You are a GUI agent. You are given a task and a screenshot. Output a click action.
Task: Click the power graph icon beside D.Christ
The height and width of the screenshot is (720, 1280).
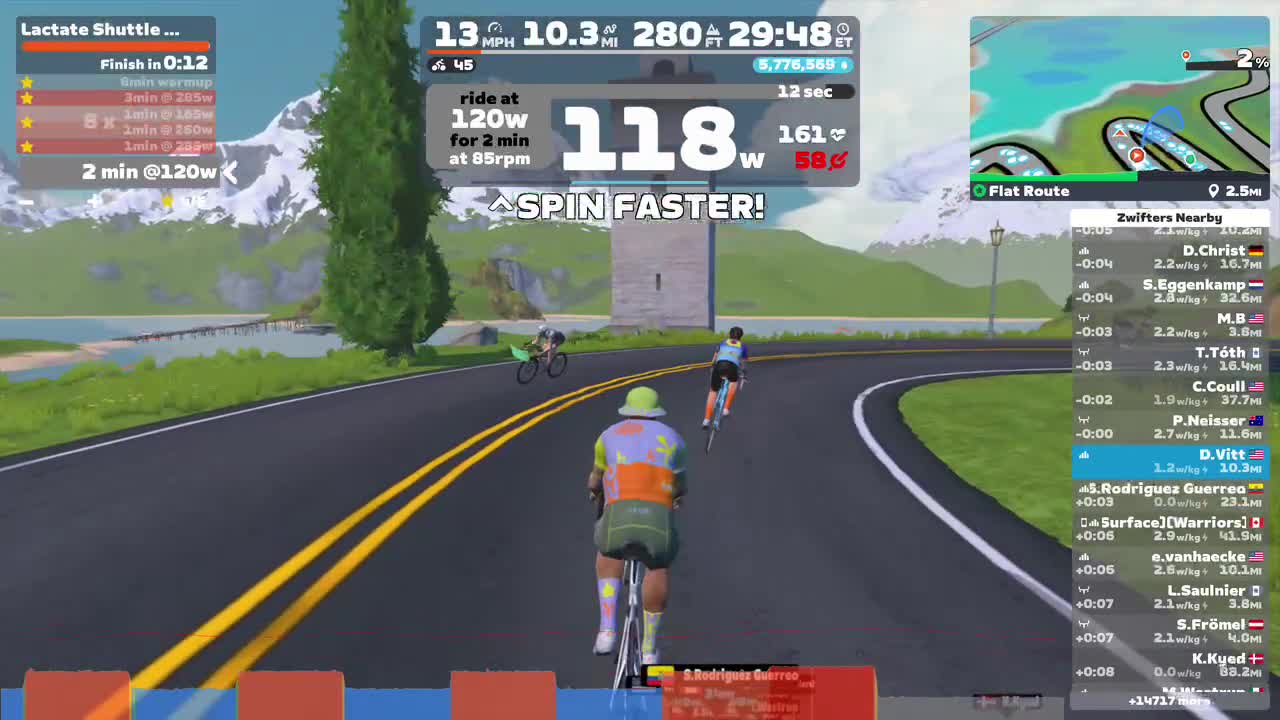click(x=1083, y=249)
